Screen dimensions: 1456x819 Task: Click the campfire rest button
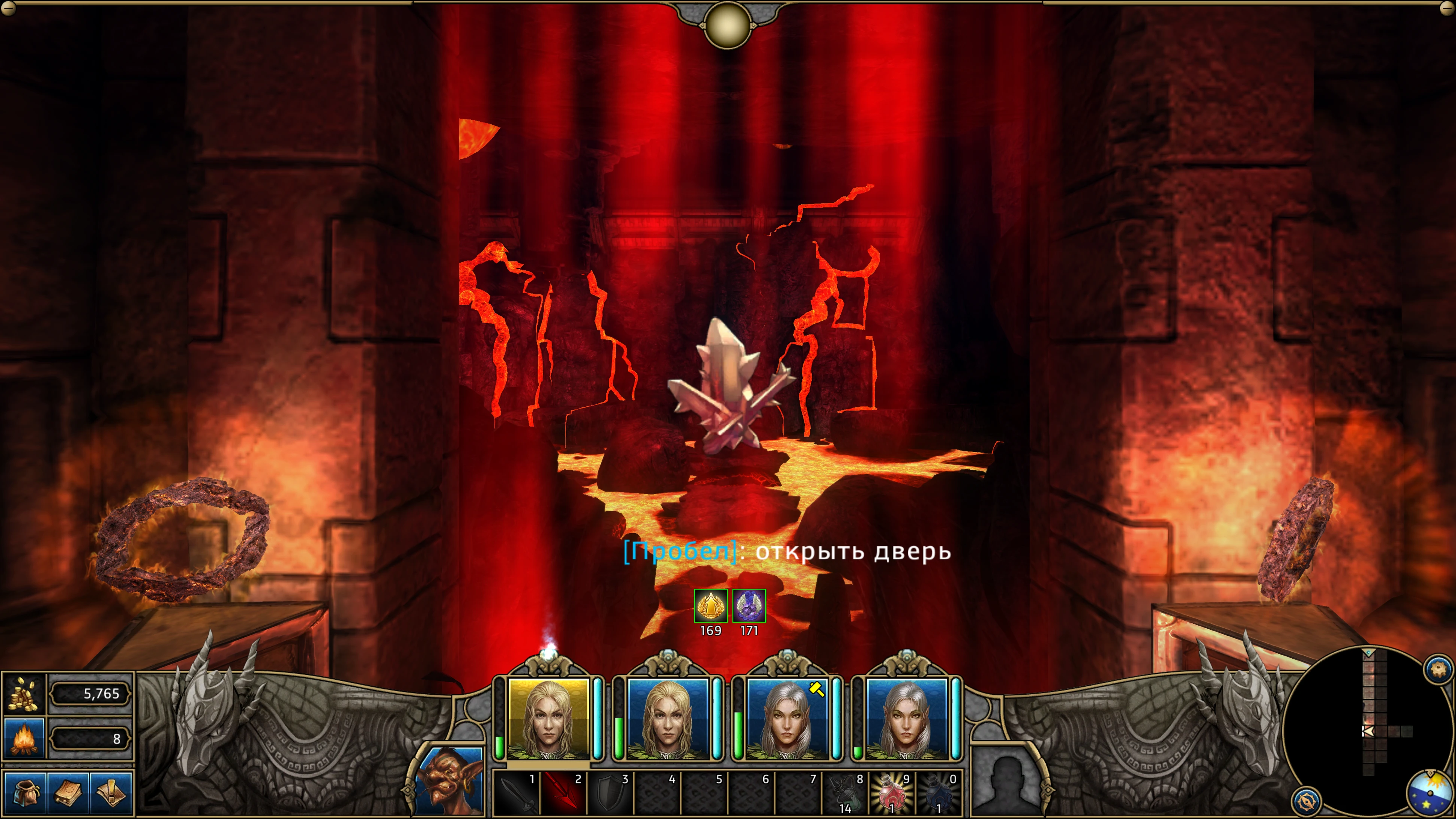(x=24, y=738)
